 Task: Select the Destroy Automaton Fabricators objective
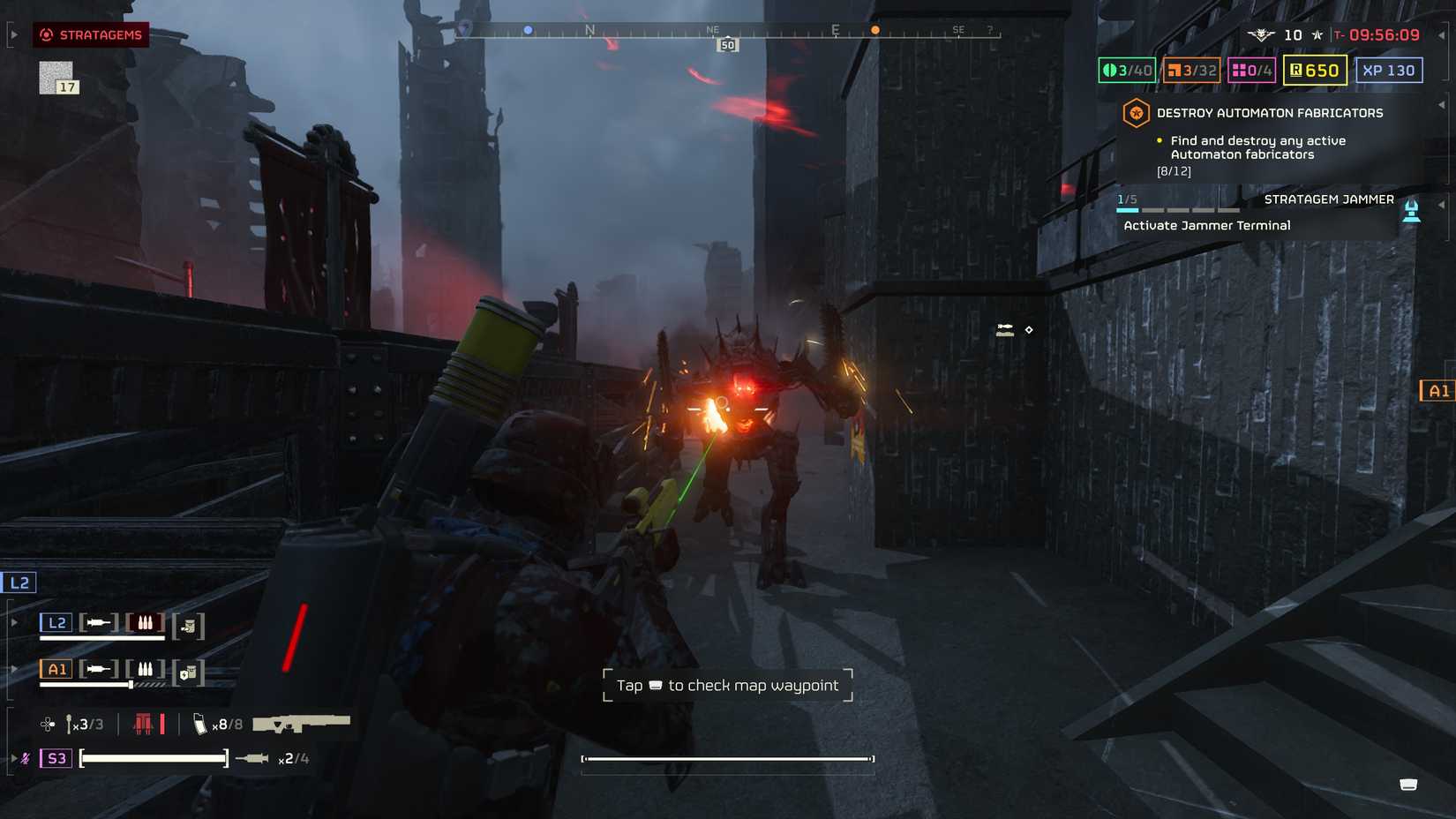click(1269, 113)
